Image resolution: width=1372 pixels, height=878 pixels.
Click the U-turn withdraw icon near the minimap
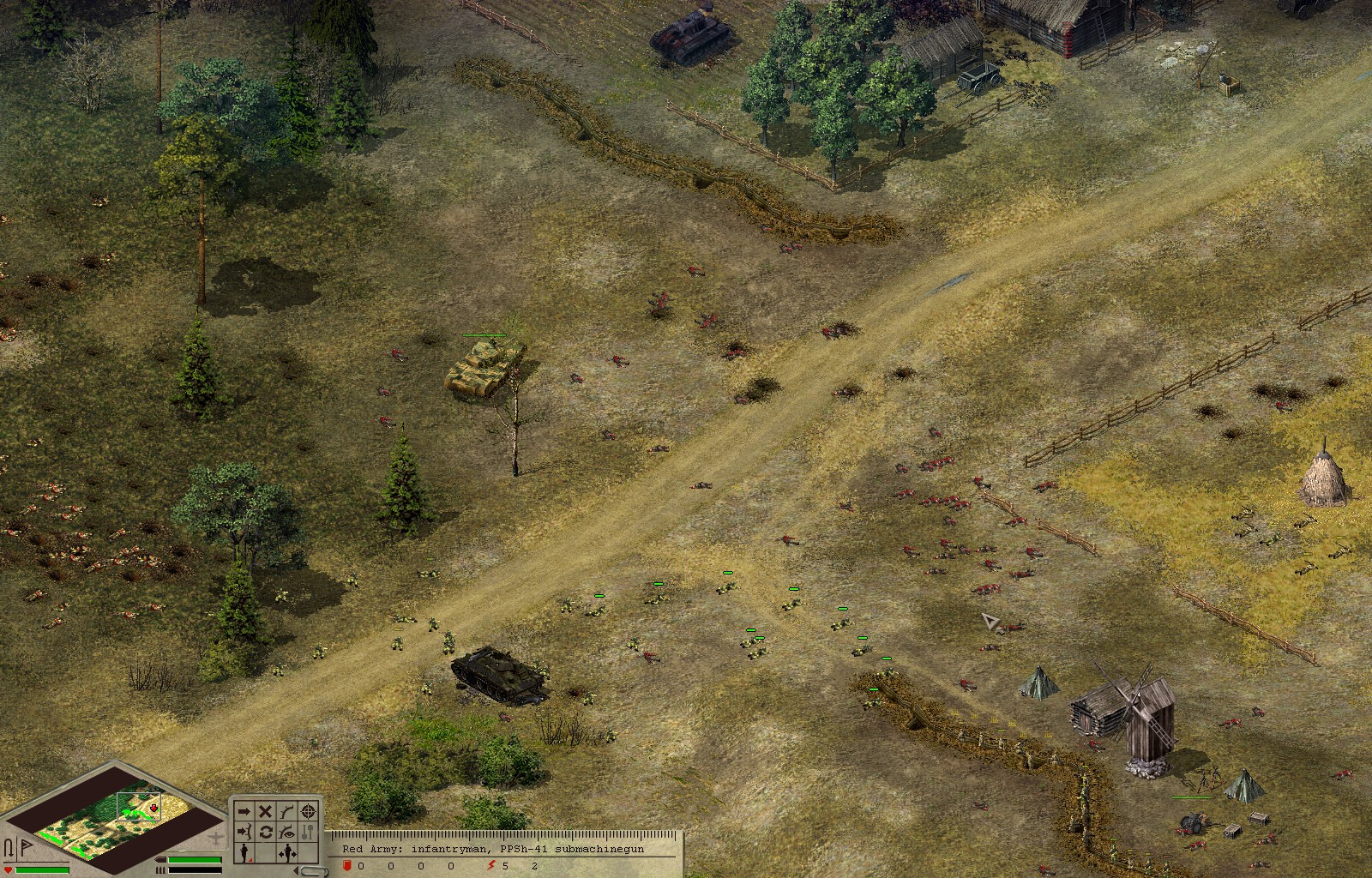[10, 846]
